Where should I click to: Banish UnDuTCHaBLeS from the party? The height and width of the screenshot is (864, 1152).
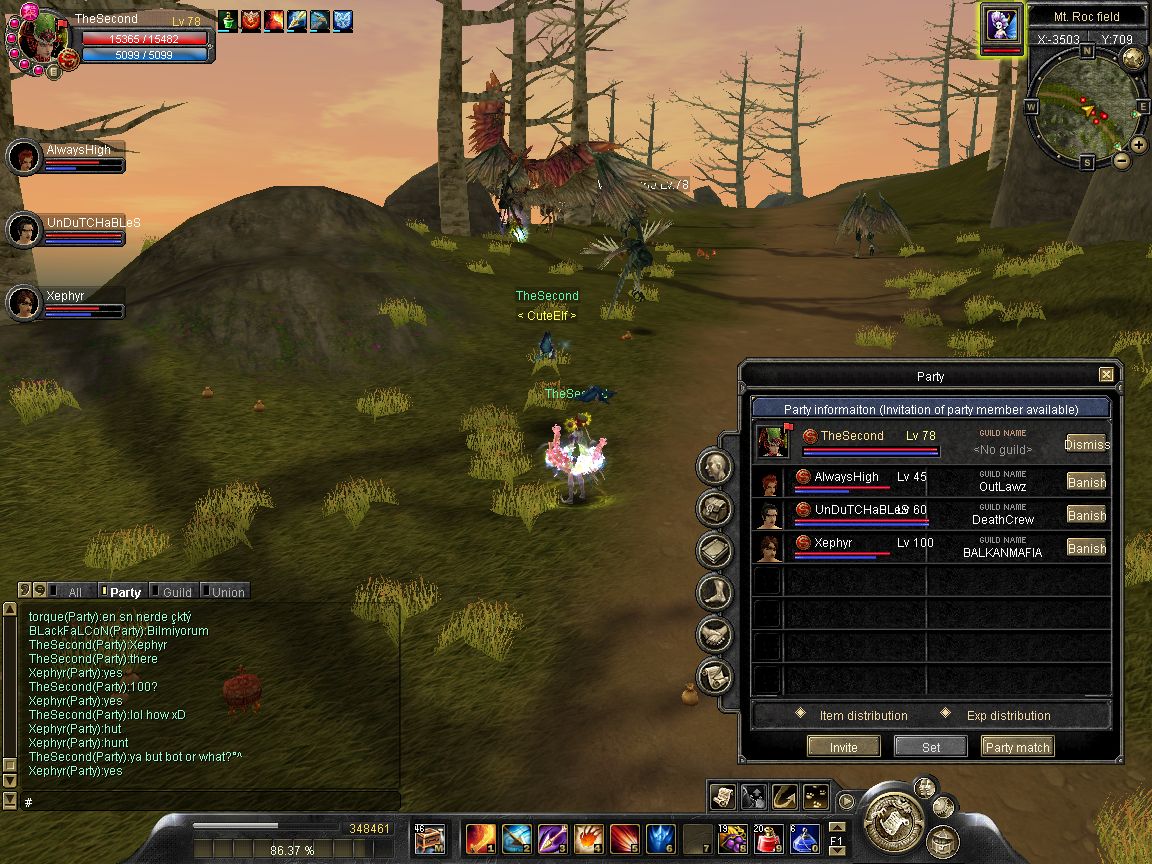1086,515
